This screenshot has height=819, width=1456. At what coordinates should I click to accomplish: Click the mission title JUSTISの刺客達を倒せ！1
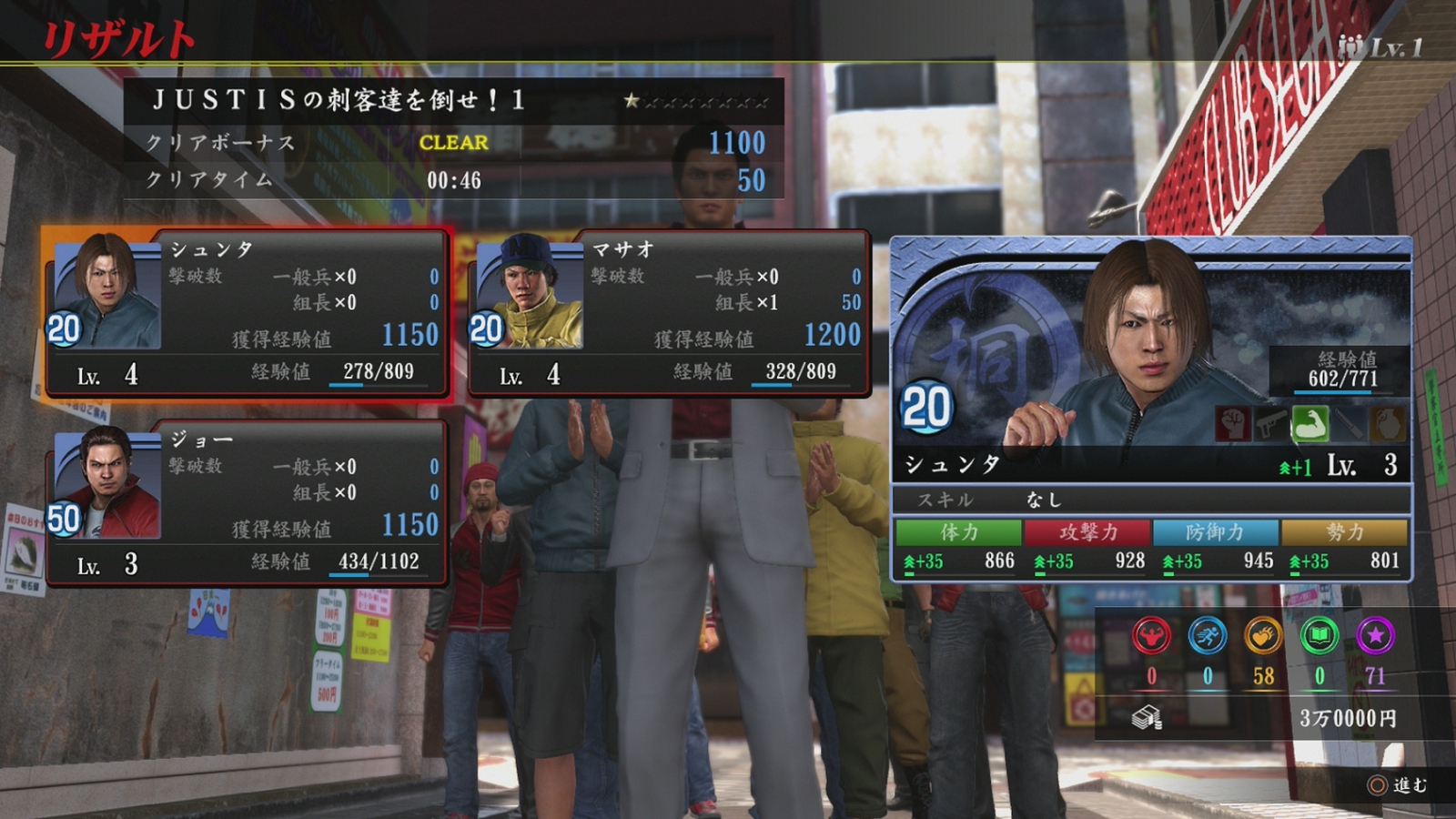(339, 100)
